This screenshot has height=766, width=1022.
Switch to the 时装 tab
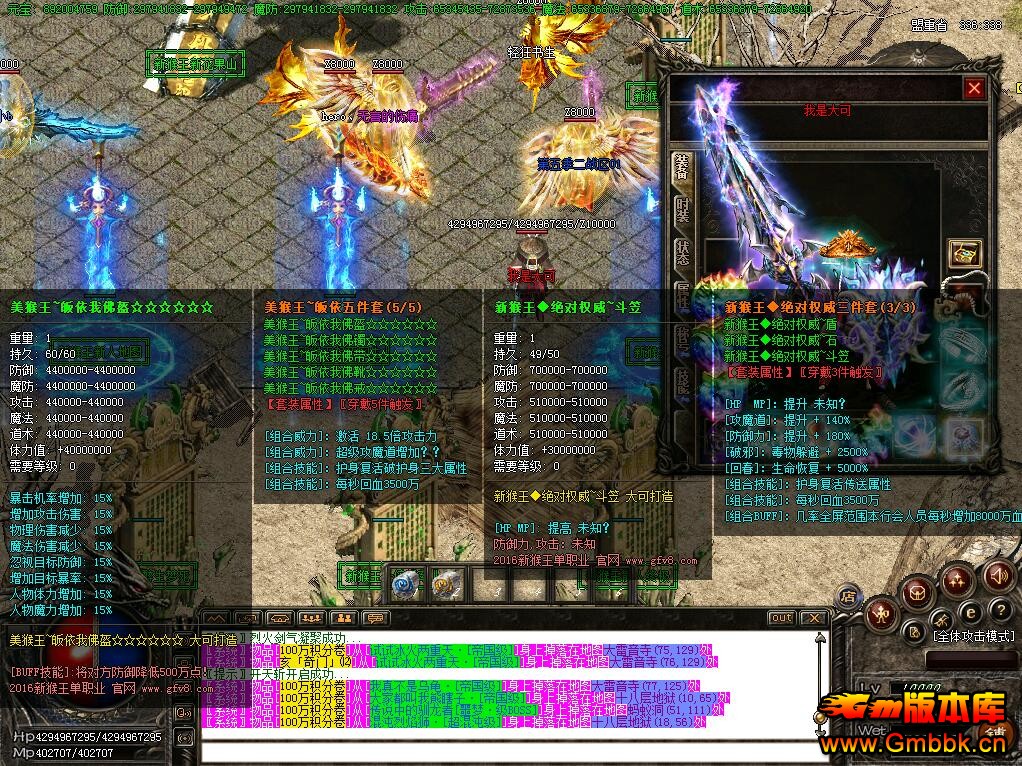click(x=682, y=210)
